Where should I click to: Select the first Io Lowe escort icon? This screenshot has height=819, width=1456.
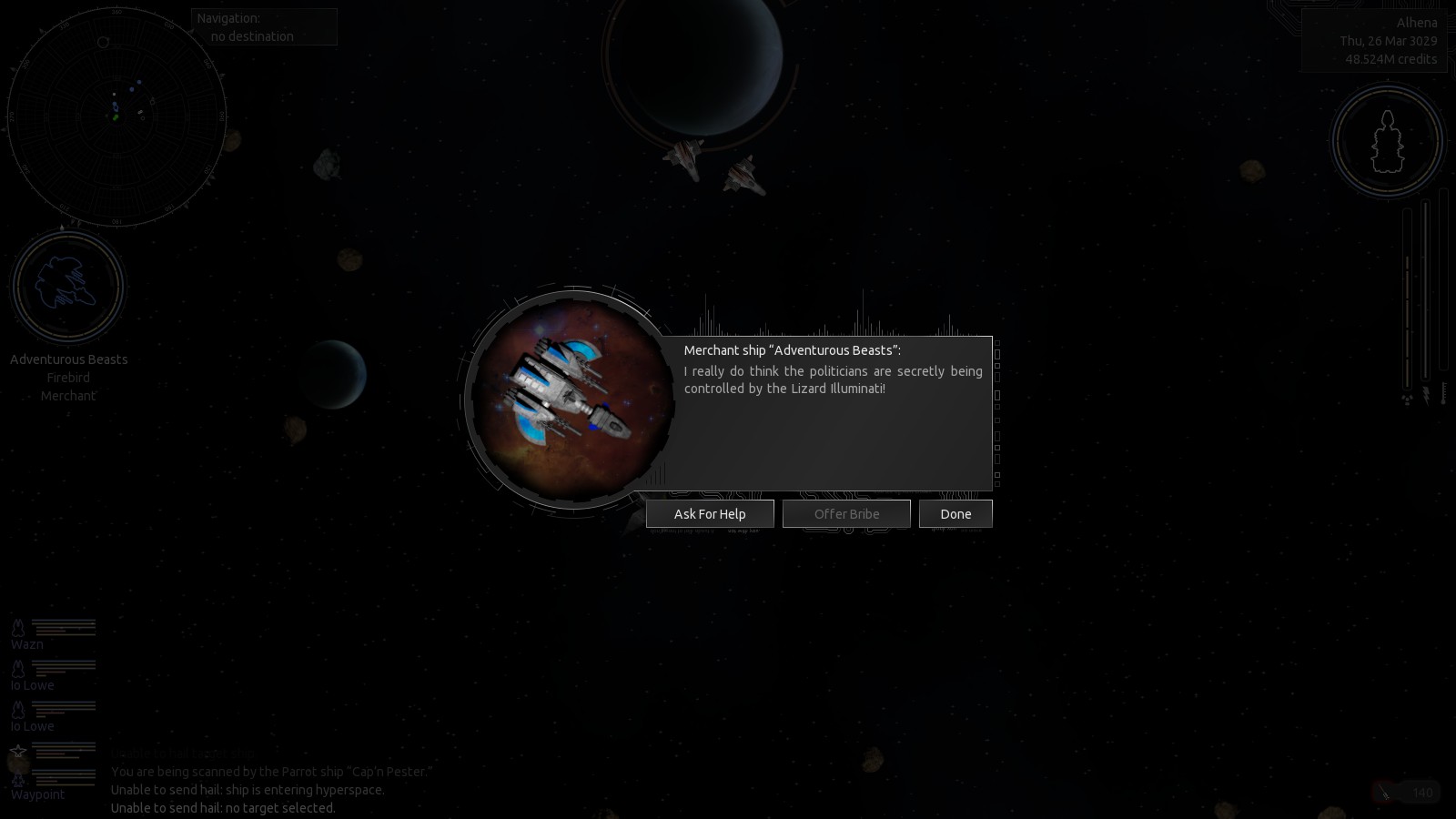pyautogui.click(x=17, y=668)
